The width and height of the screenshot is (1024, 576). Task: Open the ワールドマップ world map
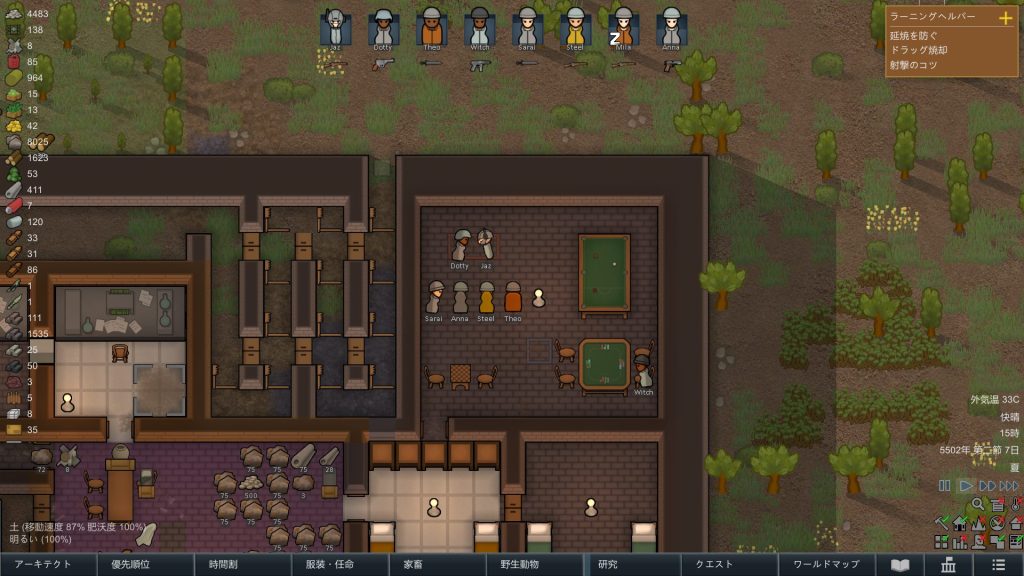click(x=826, y=565)
